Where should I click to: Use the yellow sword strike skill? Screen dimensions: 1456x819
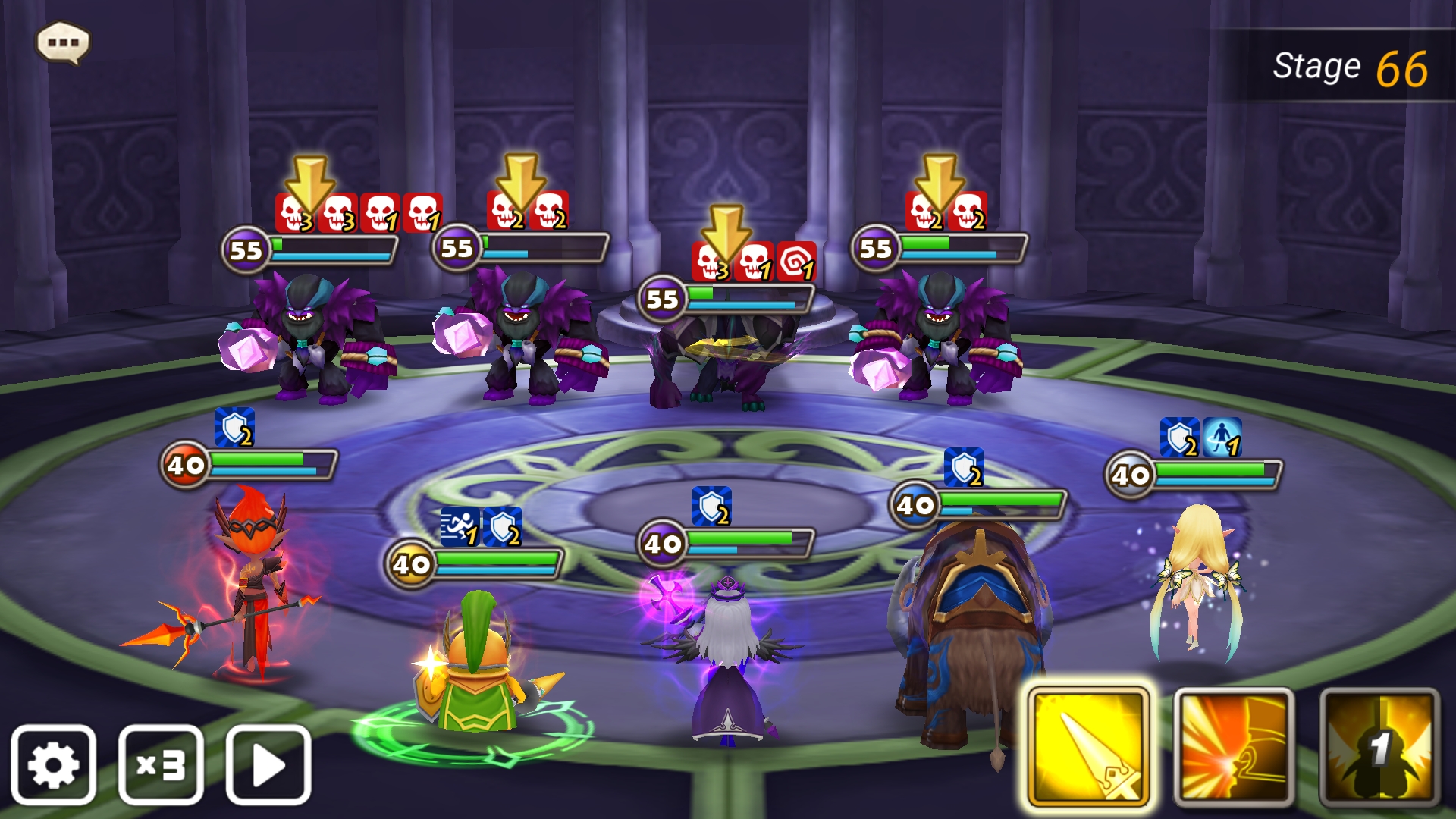click(x=1088, y=747)
